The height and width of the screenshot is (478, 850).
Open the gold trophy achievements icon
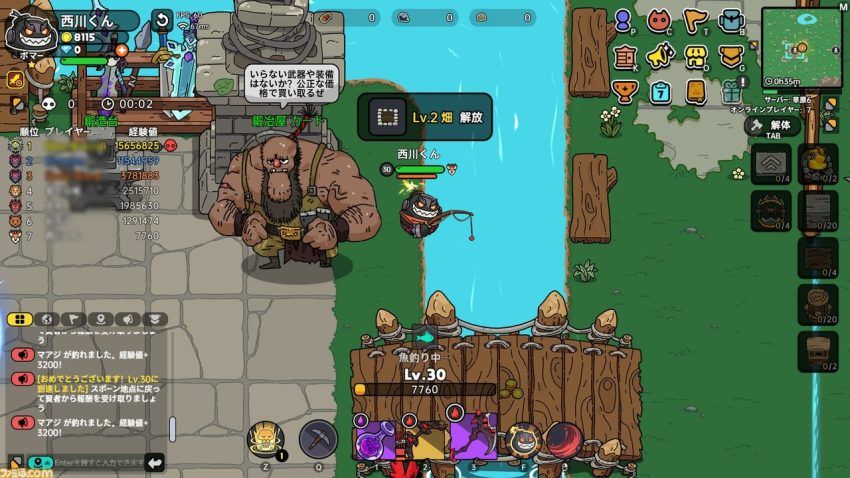625,92
